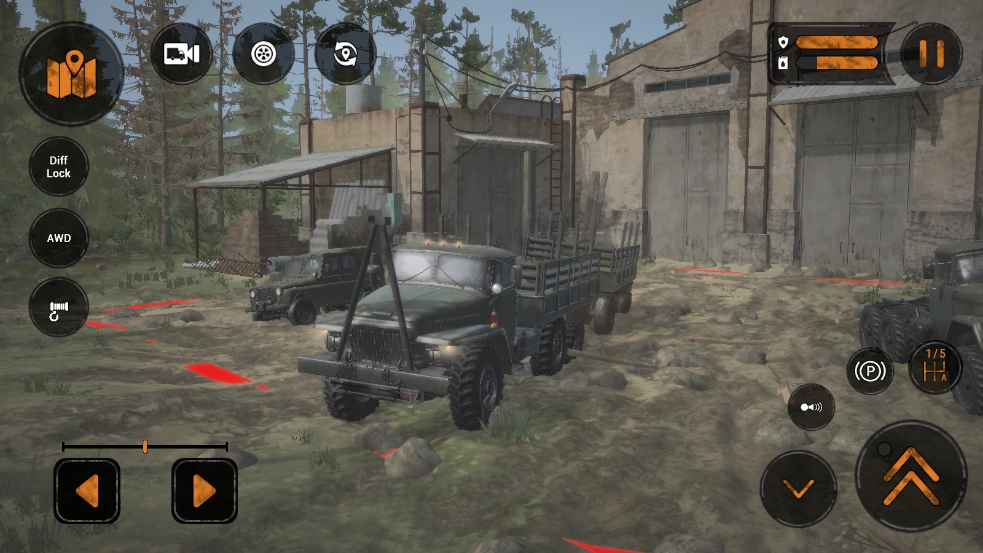This screenshot has height=553, width=983.
Task: Pause the game
Action: pos(931,53)
